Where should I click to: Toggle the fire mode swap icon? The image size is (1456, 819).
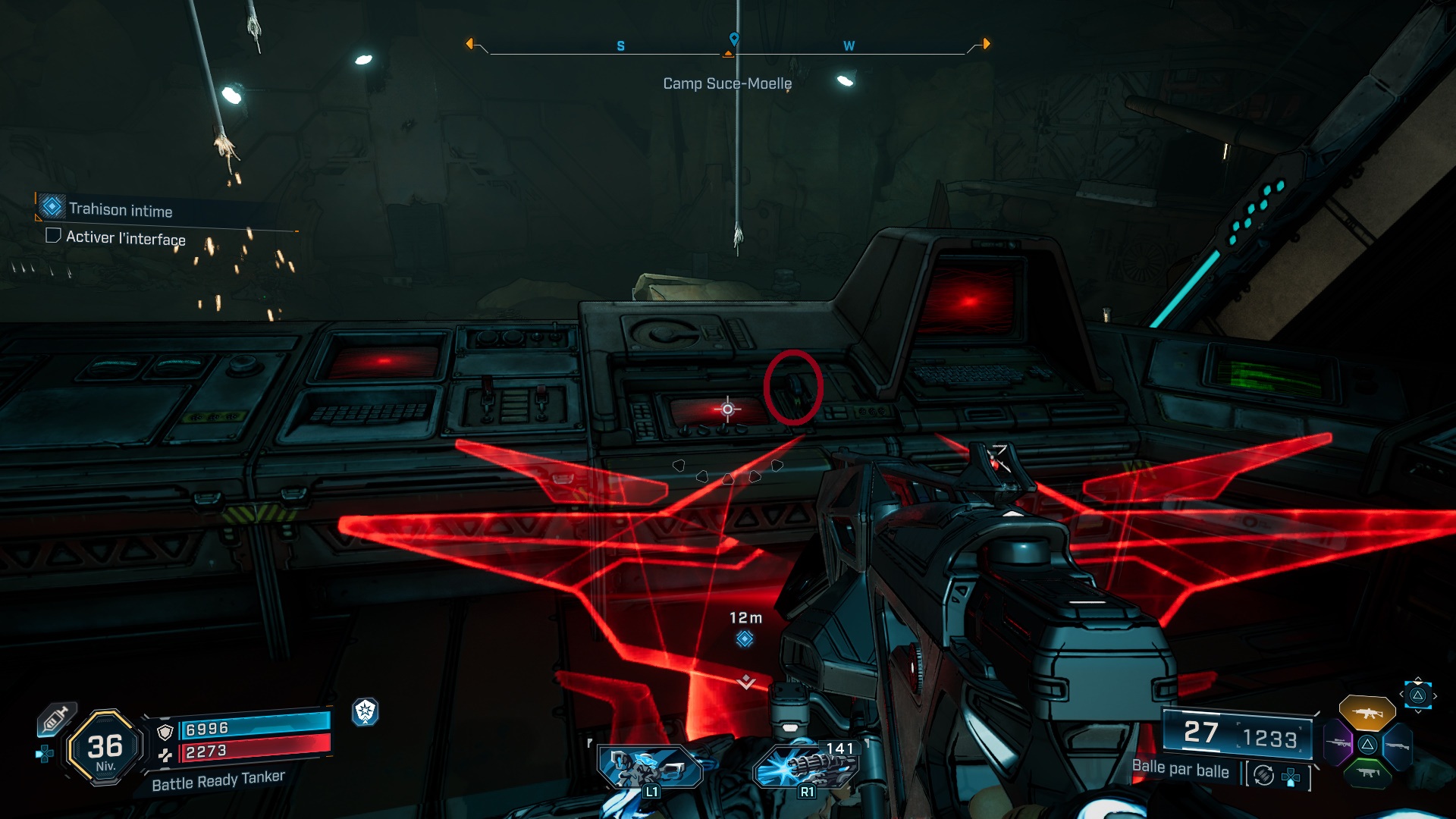point(1263,775)
